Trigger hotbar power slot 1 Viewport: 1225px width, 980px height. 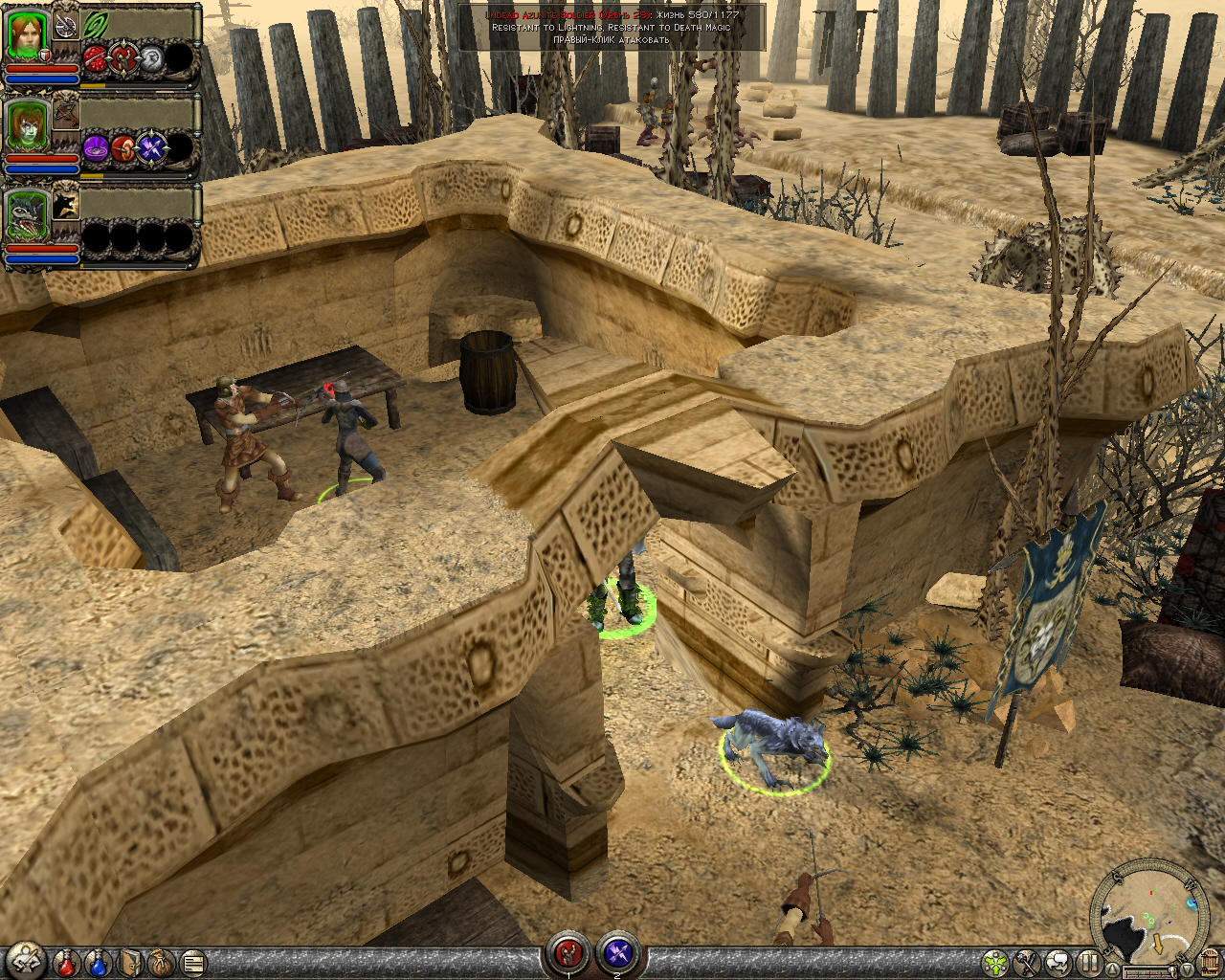pos(569,953)
